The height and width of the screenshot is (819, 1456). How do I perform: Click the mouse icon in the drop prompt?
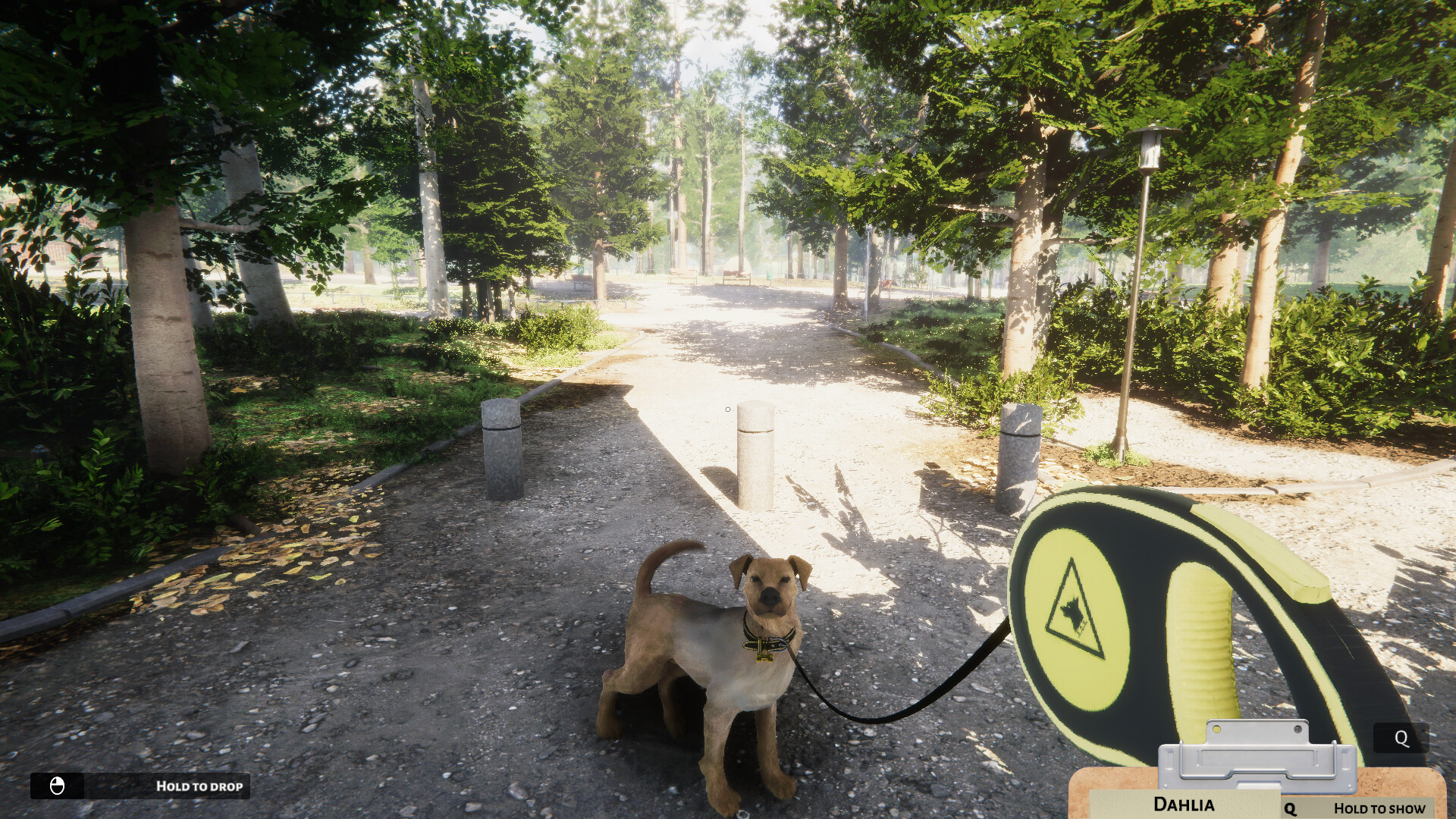(x=59, y=786)
